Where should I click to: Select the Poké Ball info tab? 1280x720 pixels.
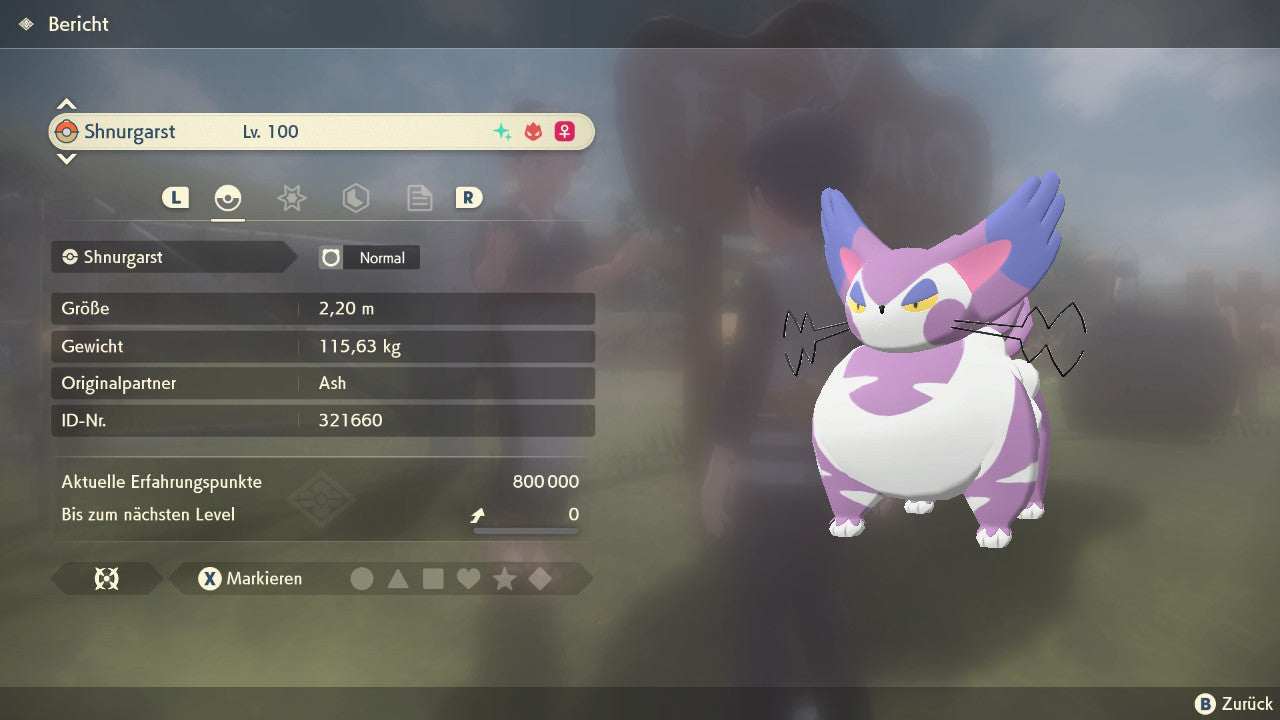pos(228,198)
